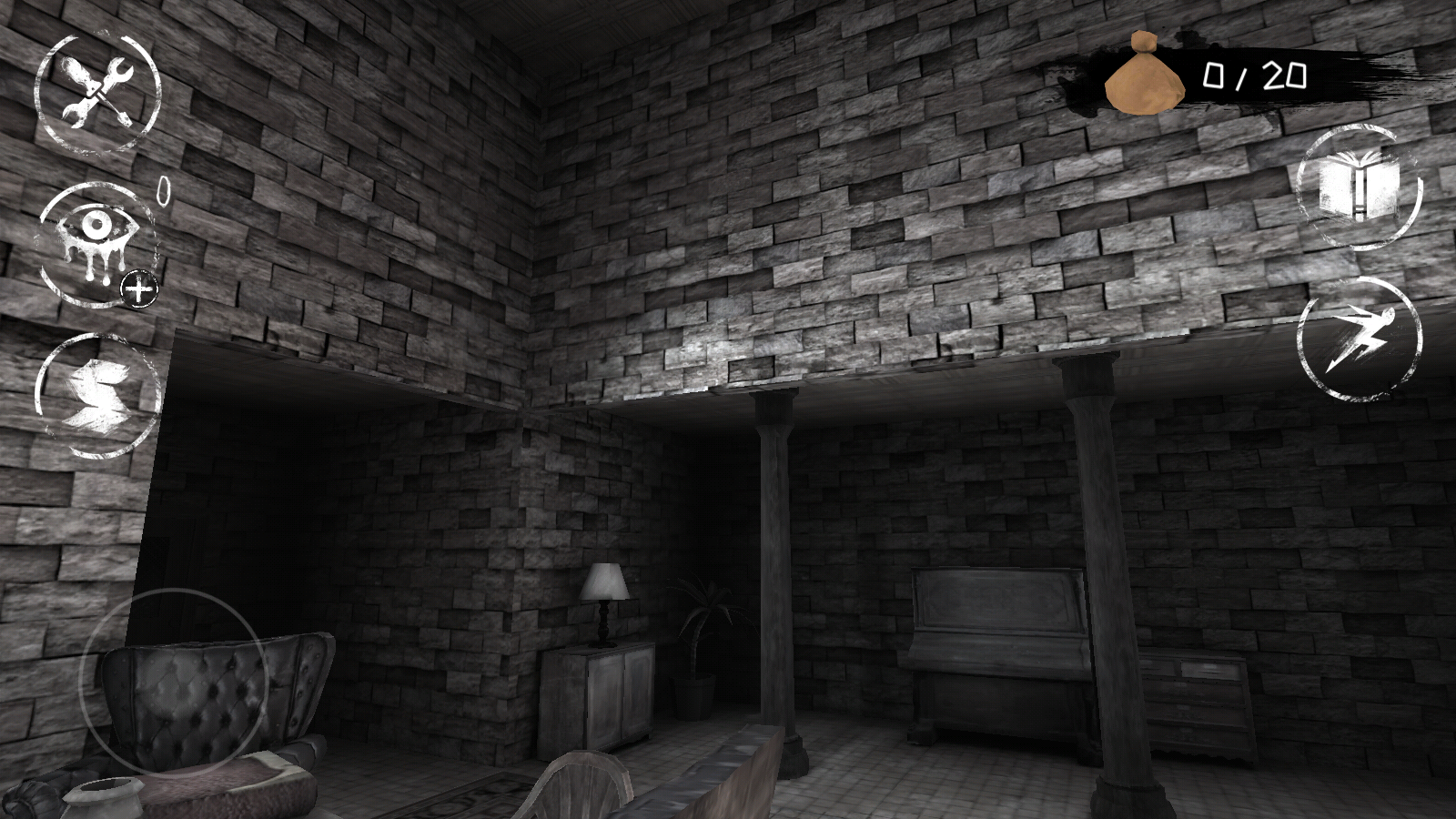
Task: Use the rune symbol button
Action: [96, 394]
